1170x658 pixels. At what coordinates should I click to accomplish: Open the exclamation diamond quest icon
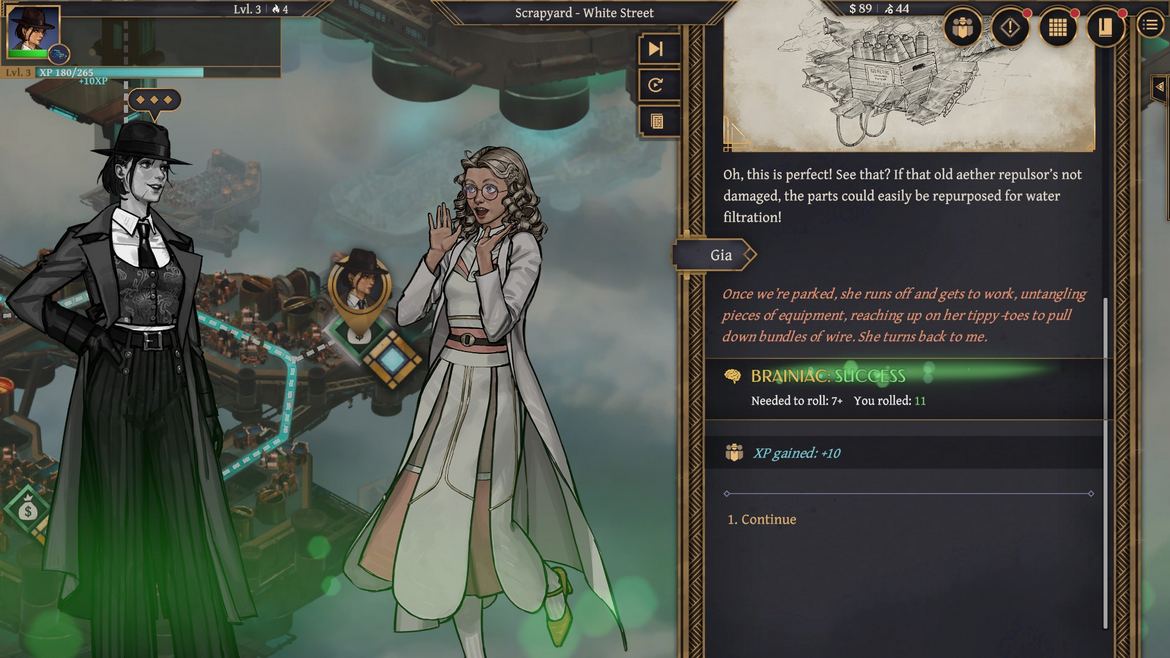[1010, 28]
